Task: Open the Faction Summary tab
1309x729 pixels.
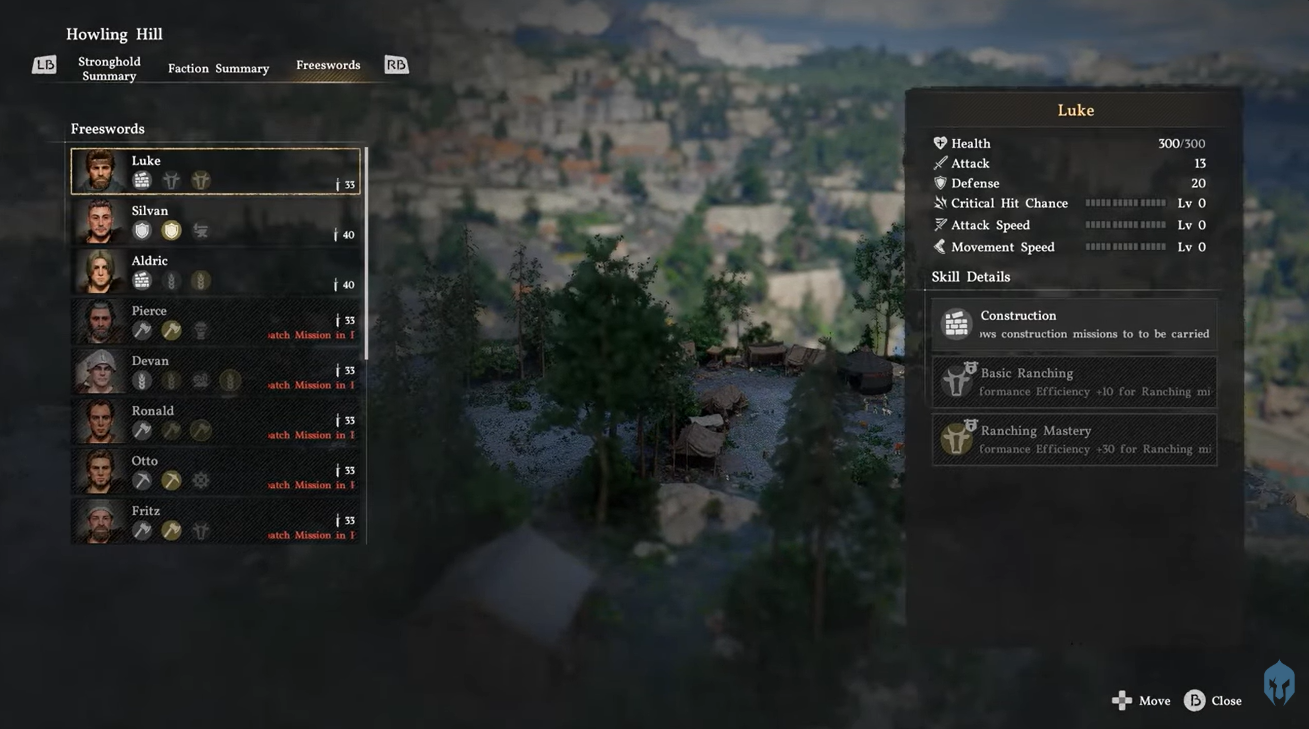Action: pos(218,68)
